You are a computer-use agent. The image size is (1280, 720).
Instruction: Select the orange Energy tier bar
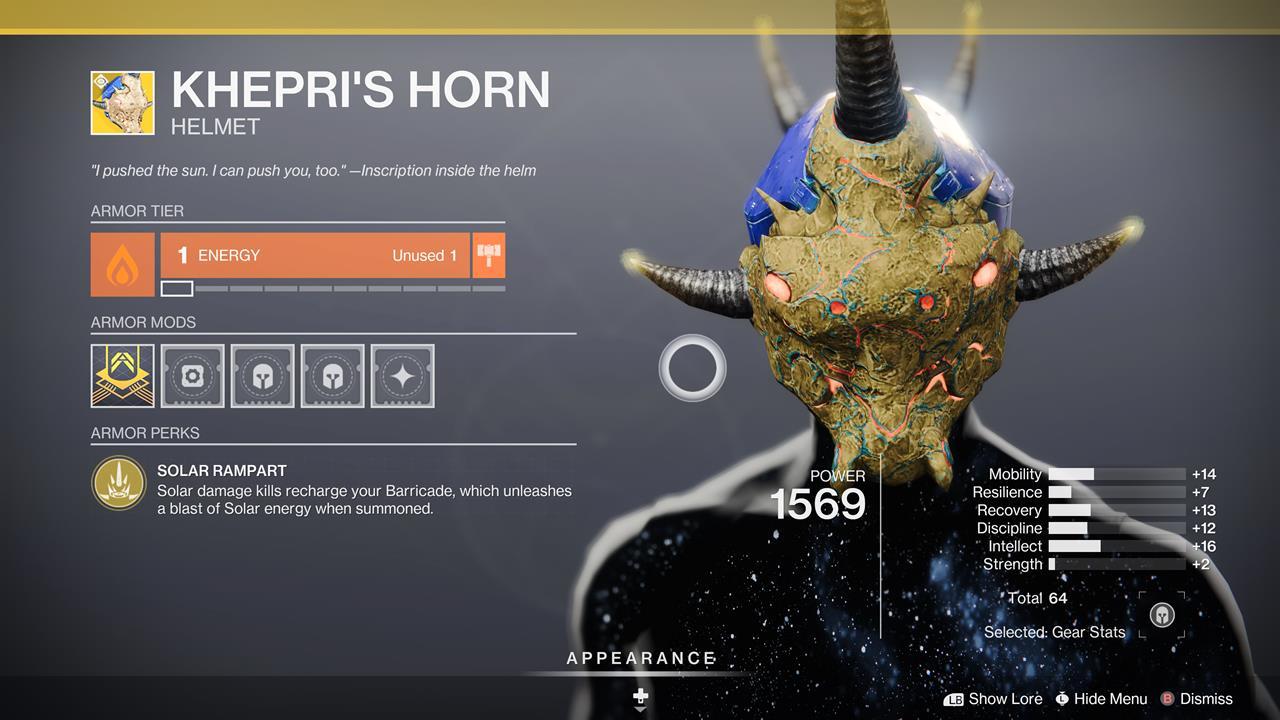315,256
